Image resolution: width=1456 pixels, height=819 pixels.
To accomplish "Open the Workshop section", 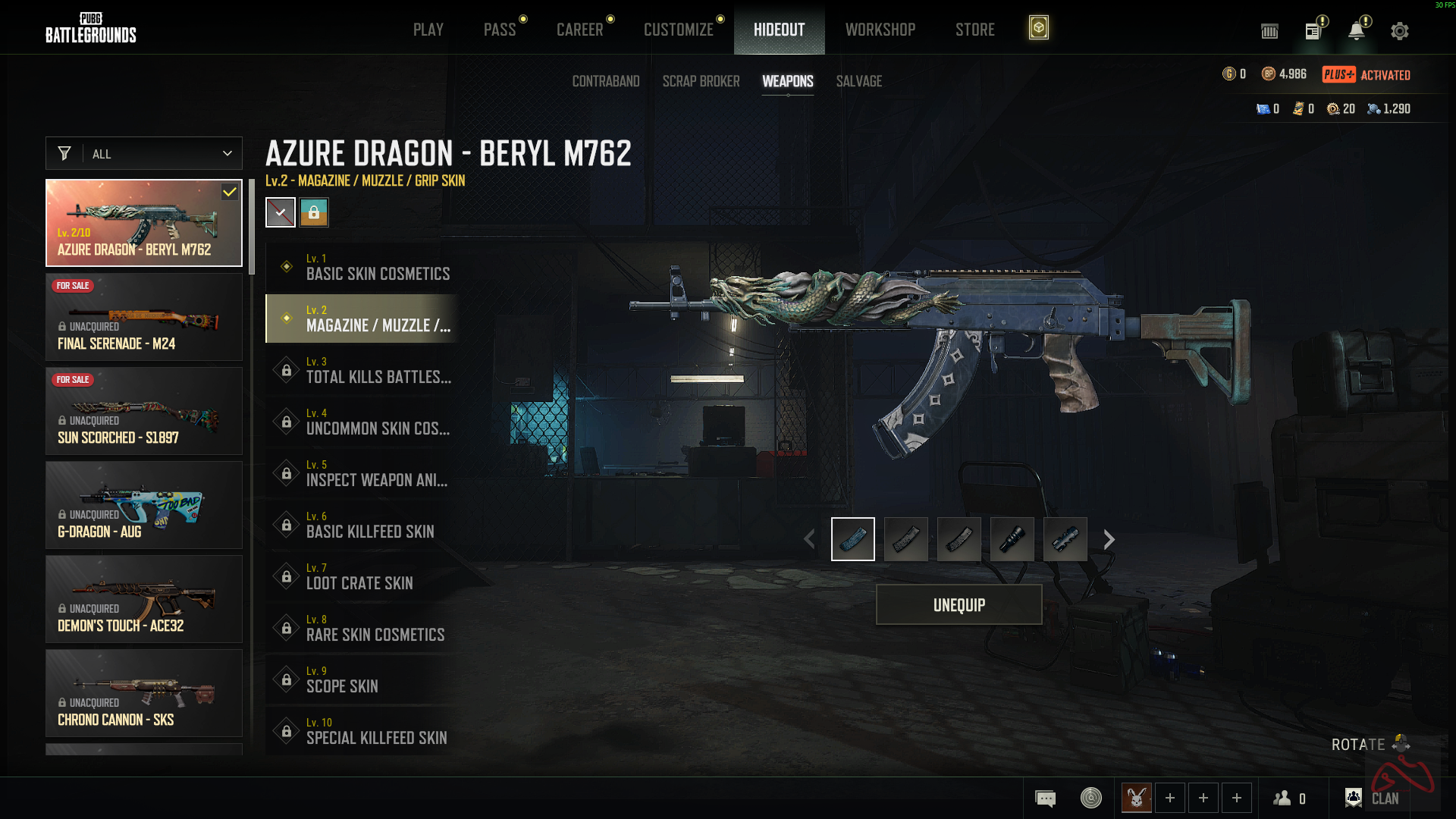I will tap(880, 30).
